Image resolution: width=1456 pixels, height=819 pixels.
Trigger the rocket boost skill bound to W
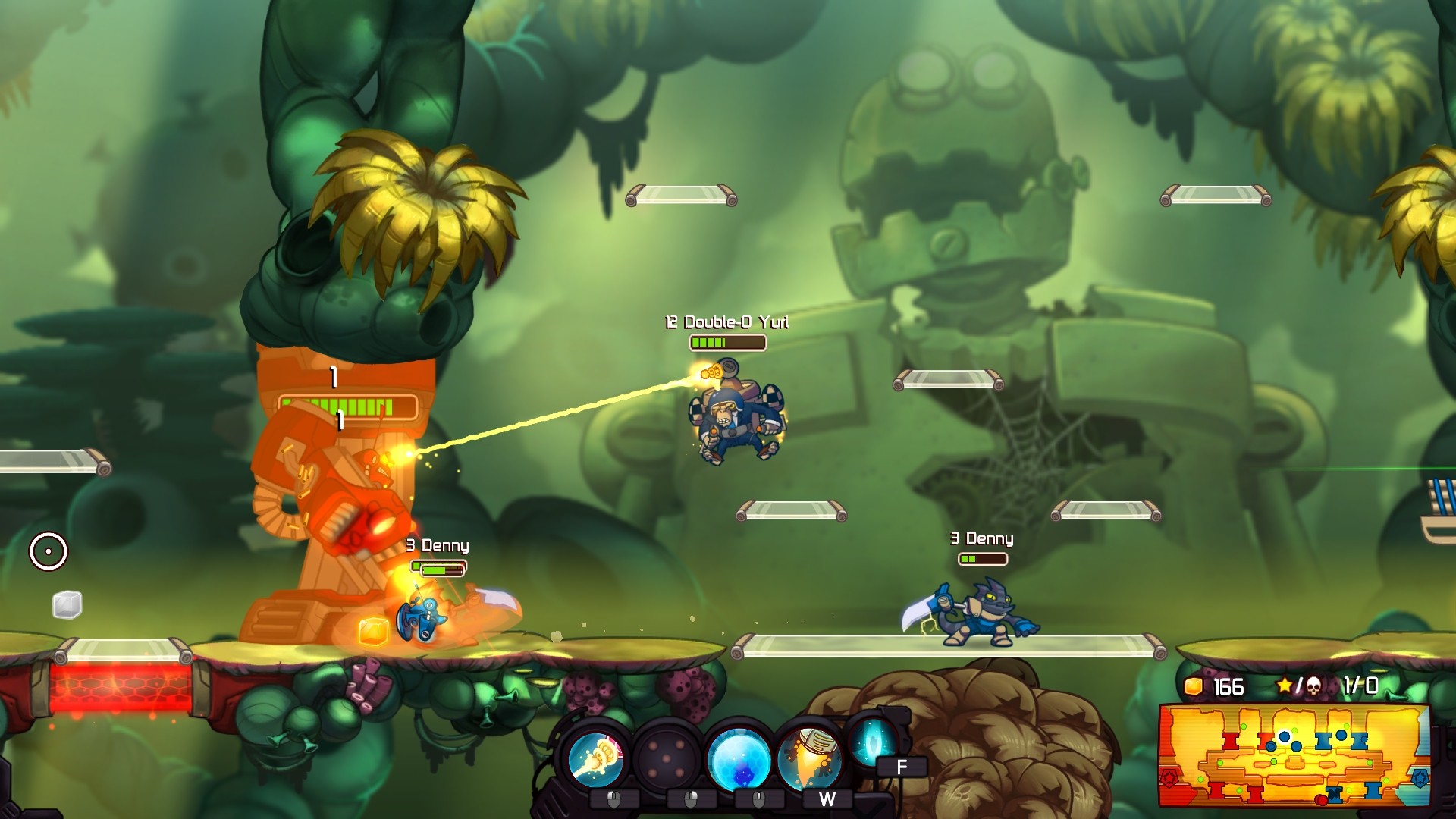point(808,758)
